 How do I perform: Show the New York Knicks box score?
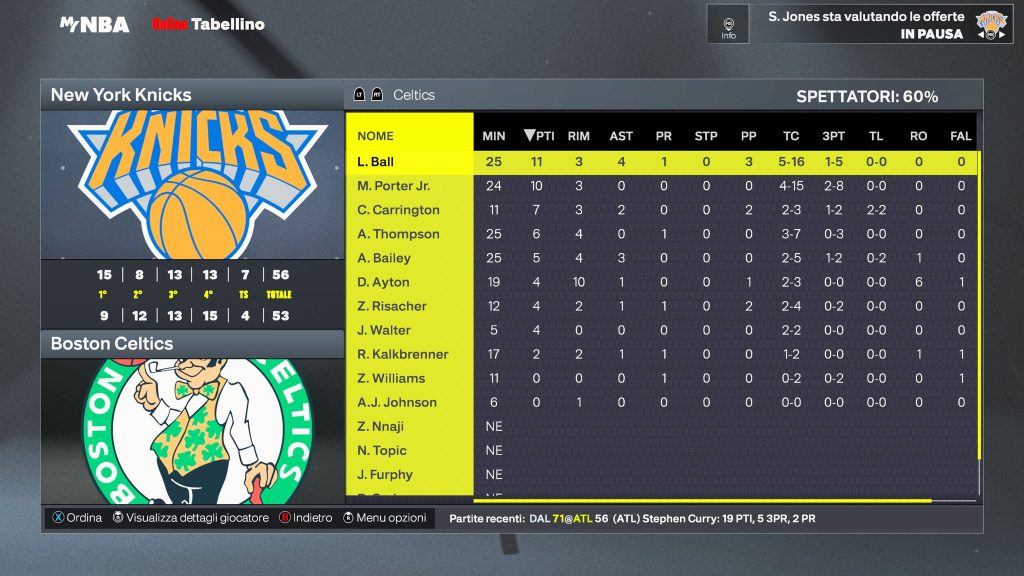tap(192, 95)
